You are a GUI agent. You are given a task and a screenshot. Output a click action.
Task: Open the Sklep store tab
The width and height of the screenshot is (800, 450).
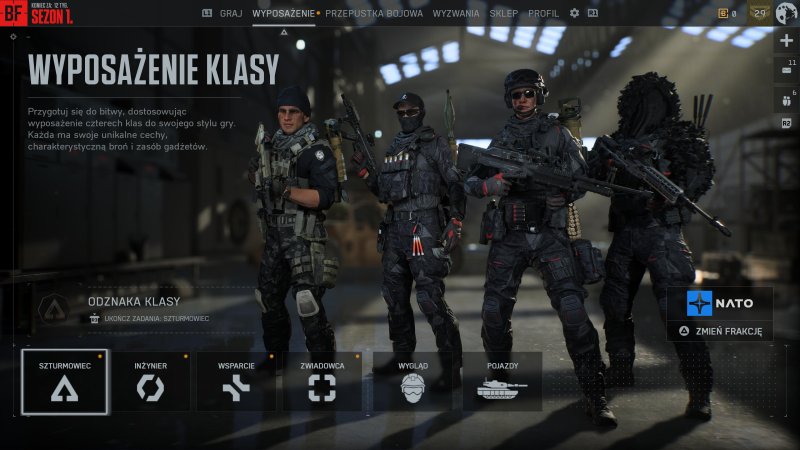(504, 14)
